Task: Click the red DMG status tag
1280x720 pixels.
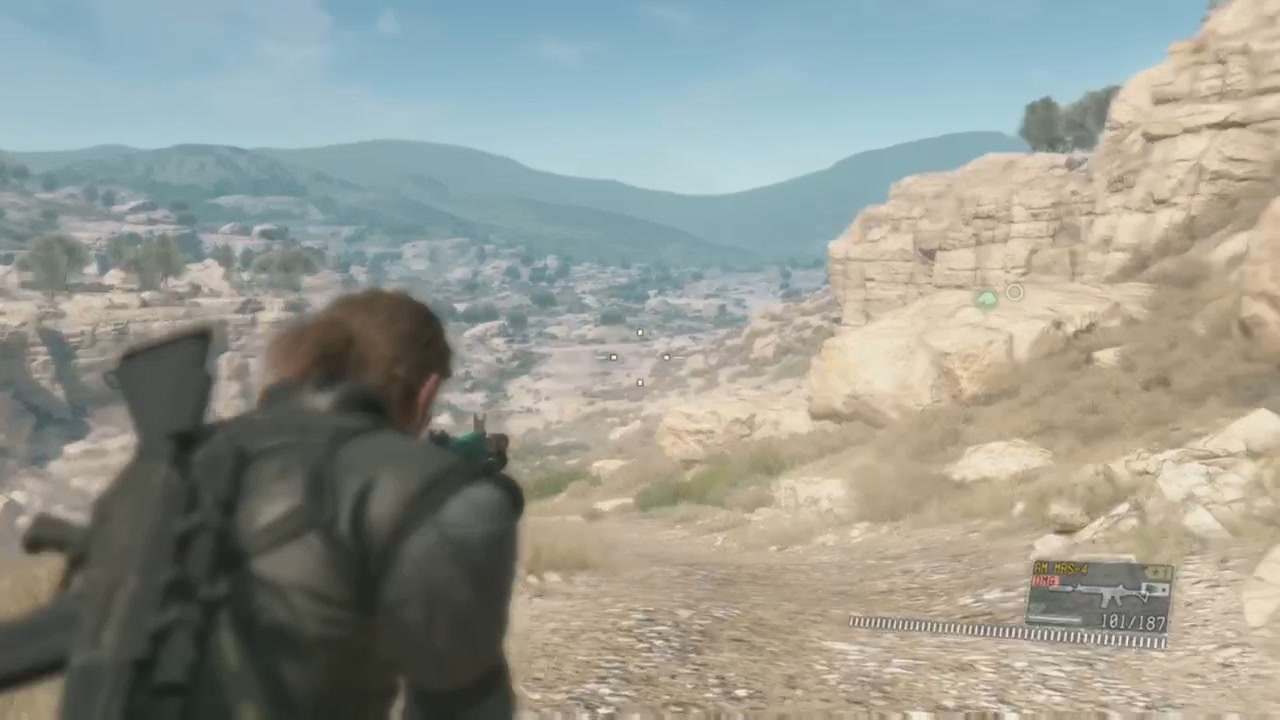Action: (1044, 578)
